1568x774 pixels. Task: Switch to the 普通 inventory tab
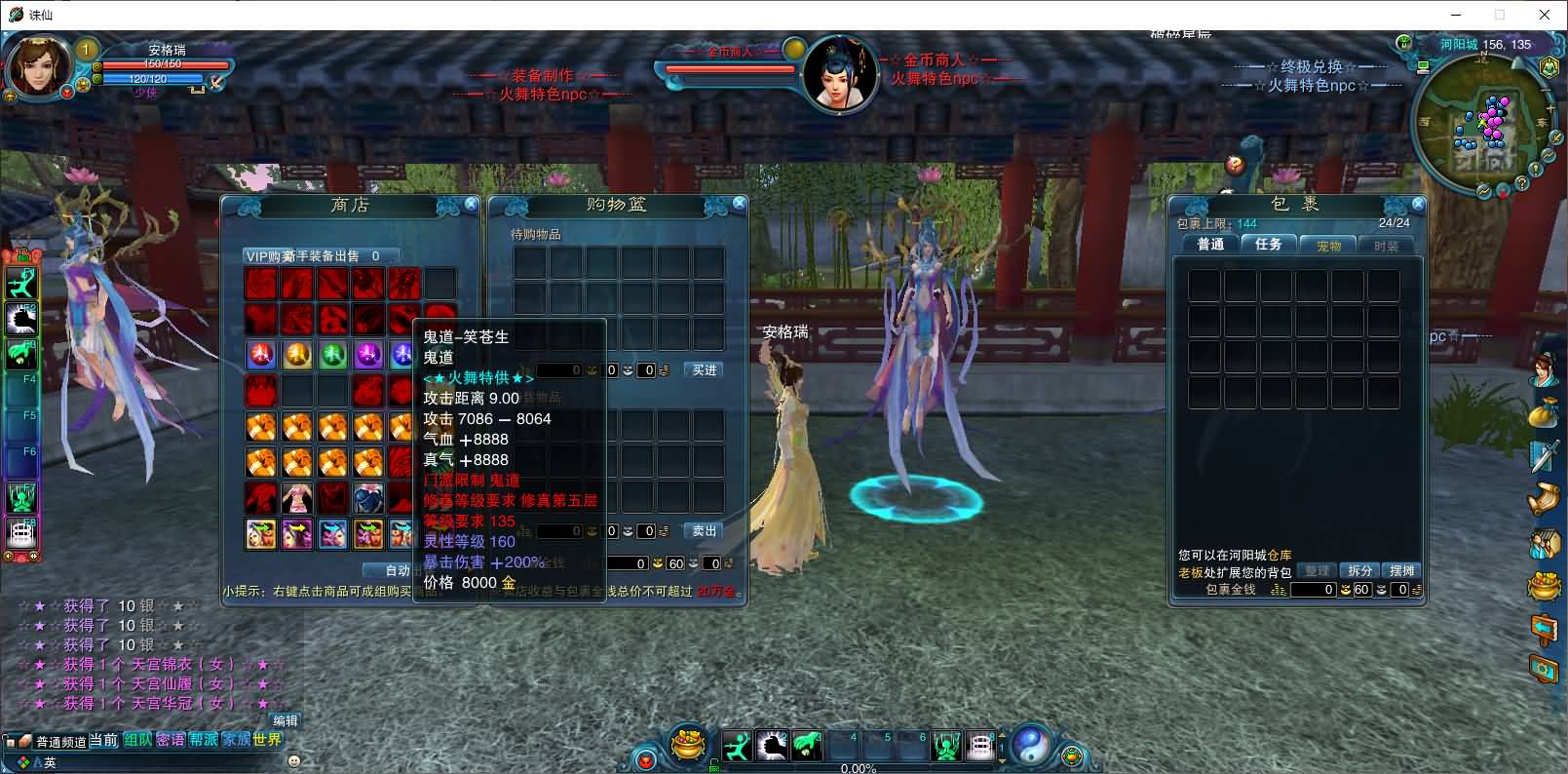pos(1210,245)
